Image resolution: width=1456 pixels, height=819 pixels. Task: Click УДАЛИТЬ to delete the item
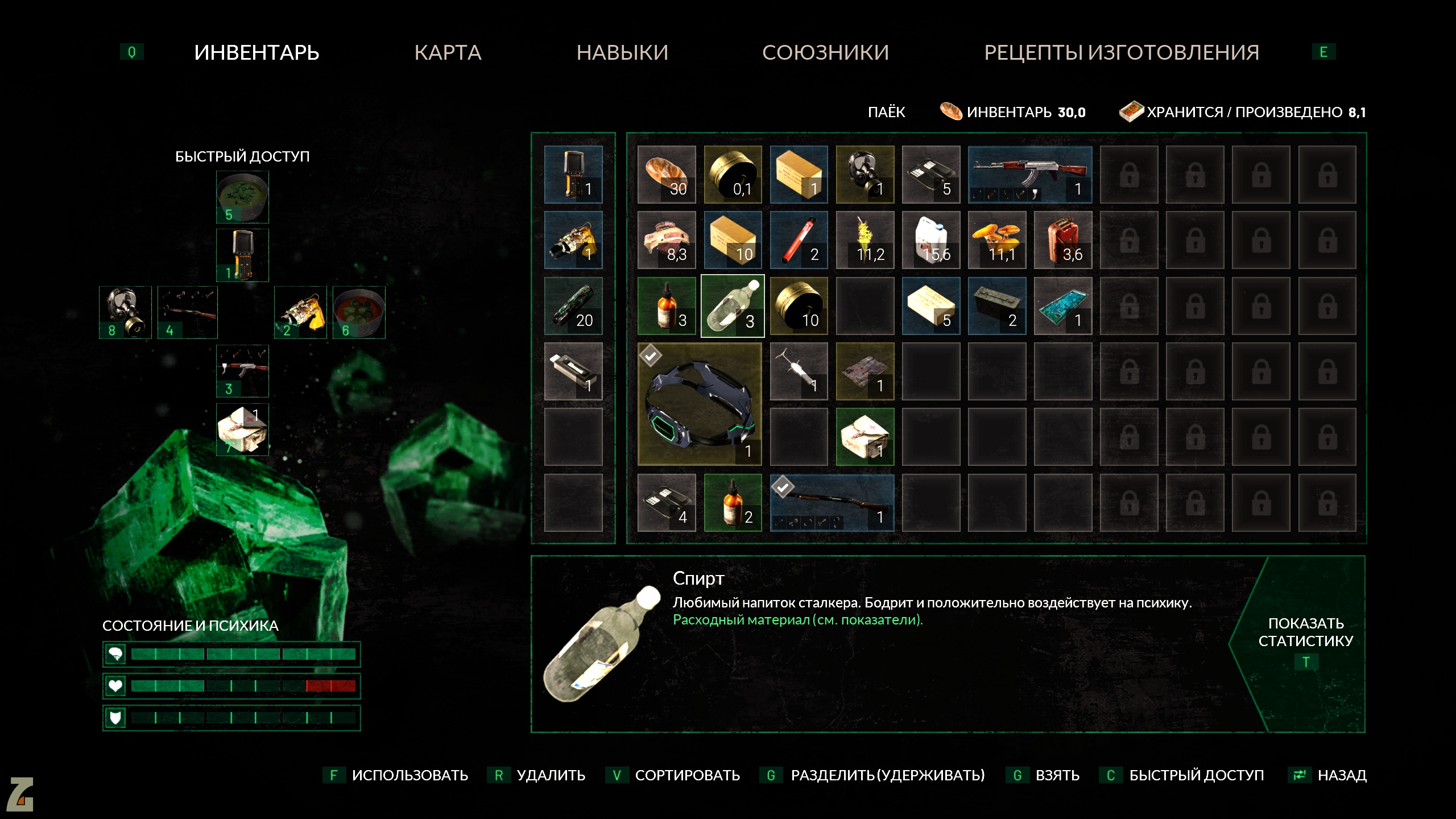[550, 775]
